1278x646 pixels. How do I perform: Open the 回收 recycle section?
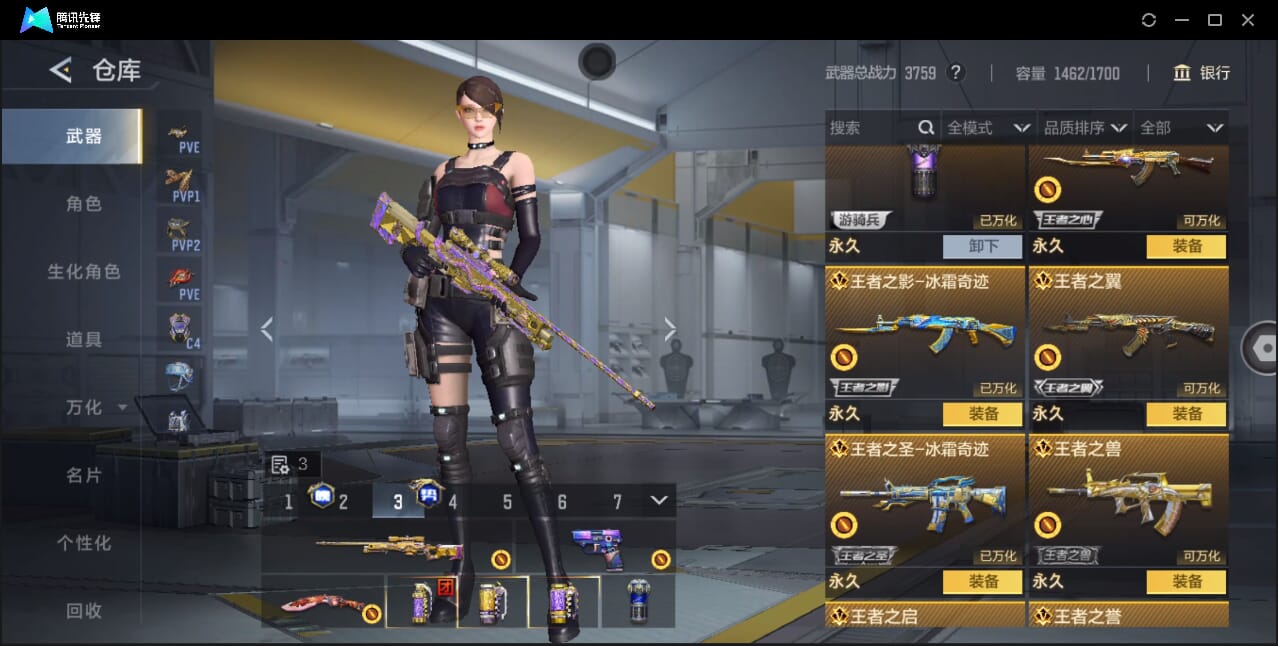[x=84, y=610]
